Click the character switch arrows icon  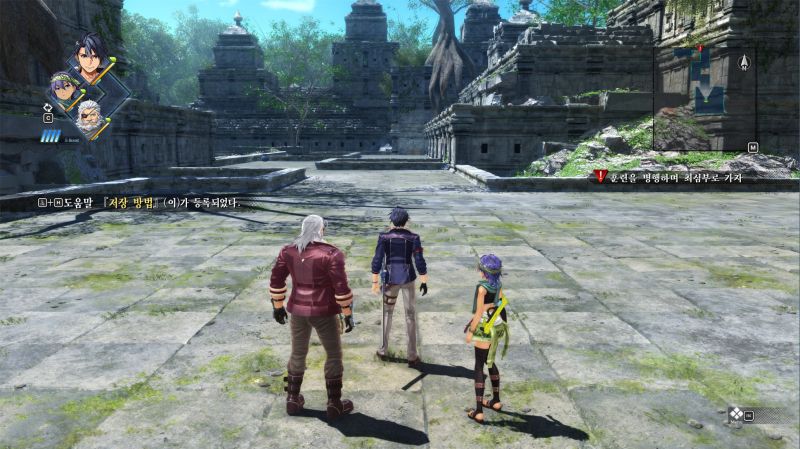point(48,104)
